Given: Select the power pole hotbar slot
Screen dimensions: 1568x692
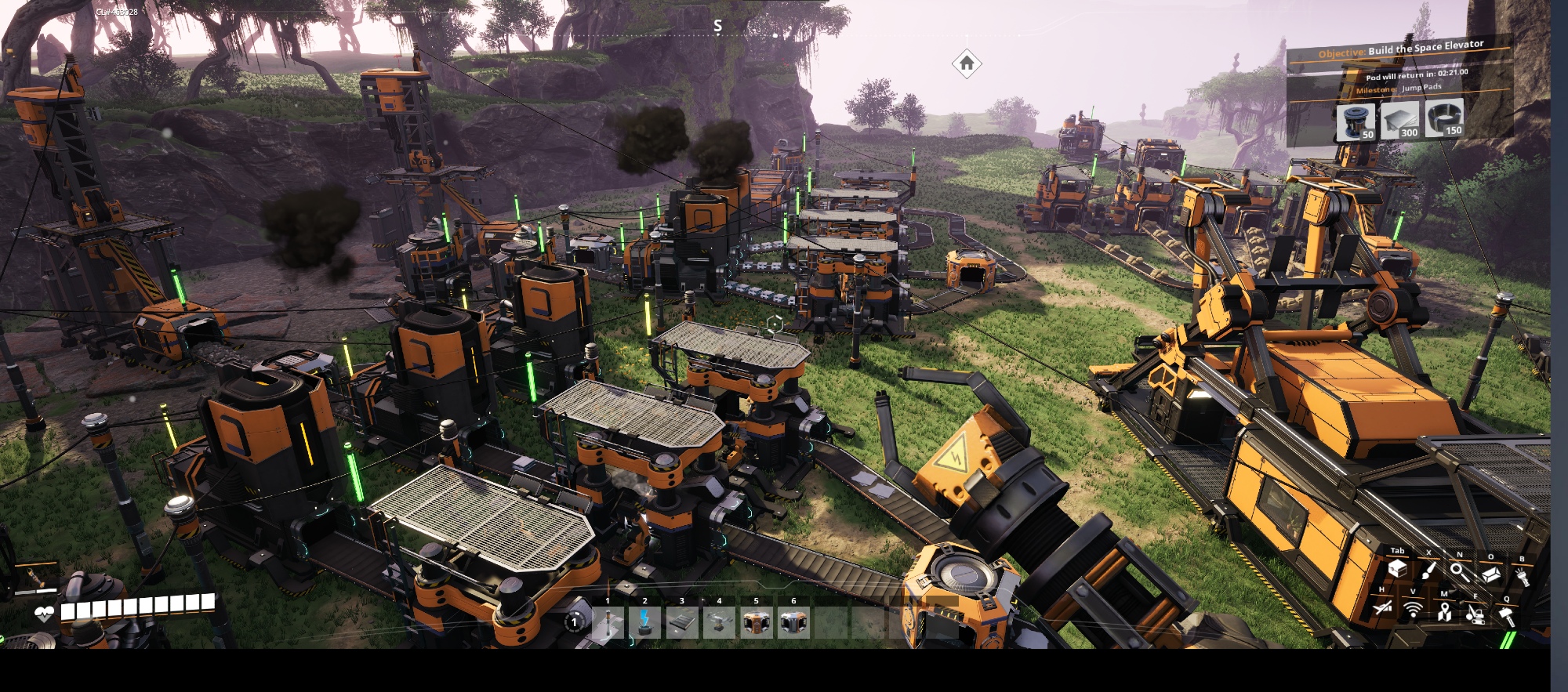Looking at the screenshot, I should tap(608, 625).
